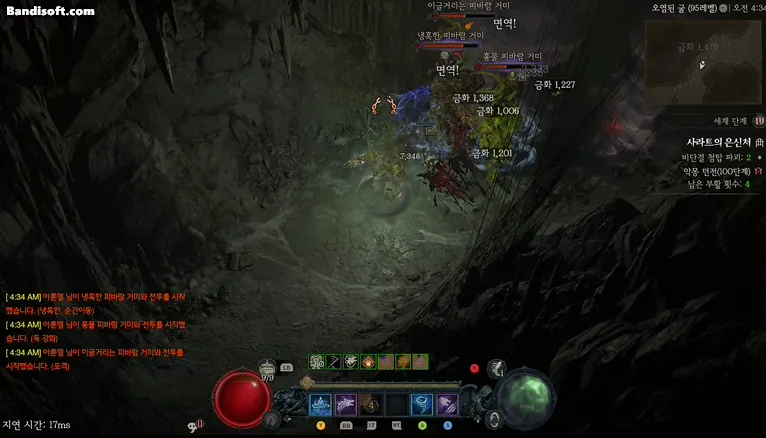Click the 세계 단계 world tier icon
The width and height of the screenshot is (766, 438).
[x=759, y=120]
